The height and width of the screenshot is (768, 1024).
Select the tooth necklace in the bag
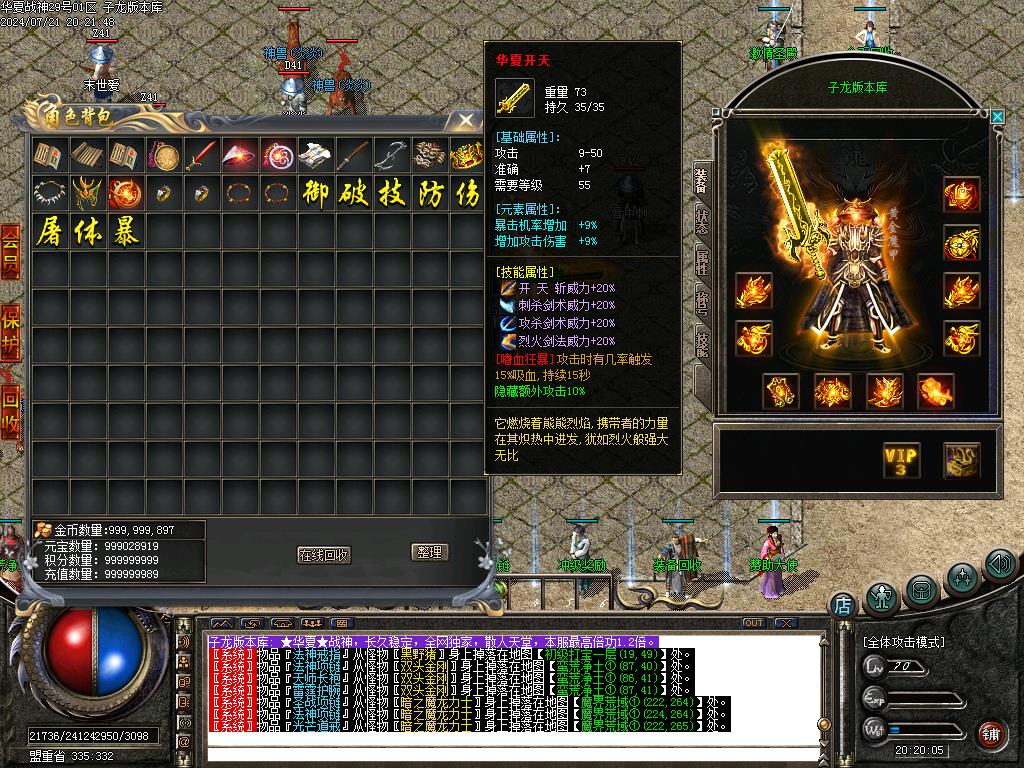(x=49, y=193)
